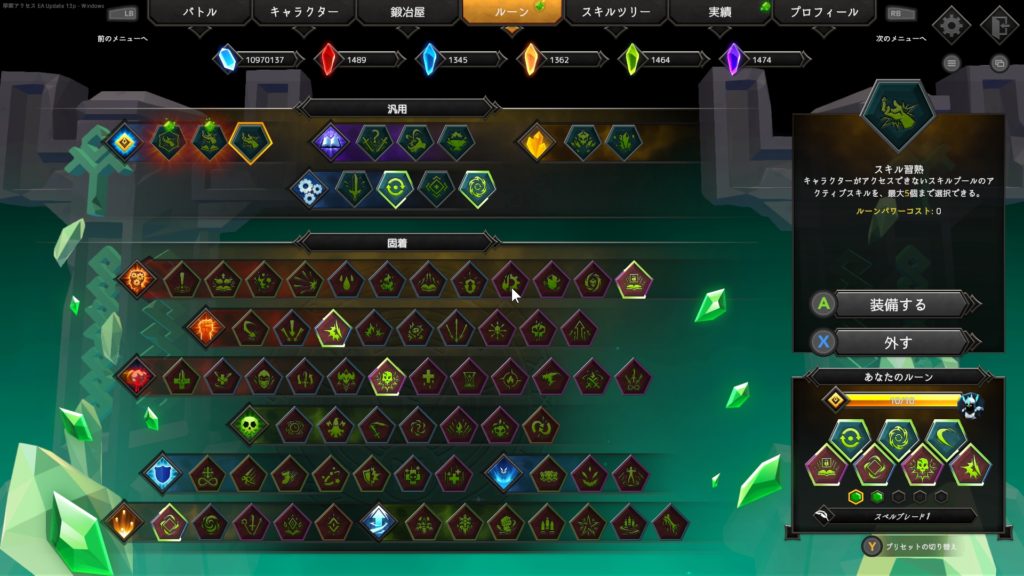Pick the yellow crystal rune icon
The image size is (1024, 576).
[536, 142]
